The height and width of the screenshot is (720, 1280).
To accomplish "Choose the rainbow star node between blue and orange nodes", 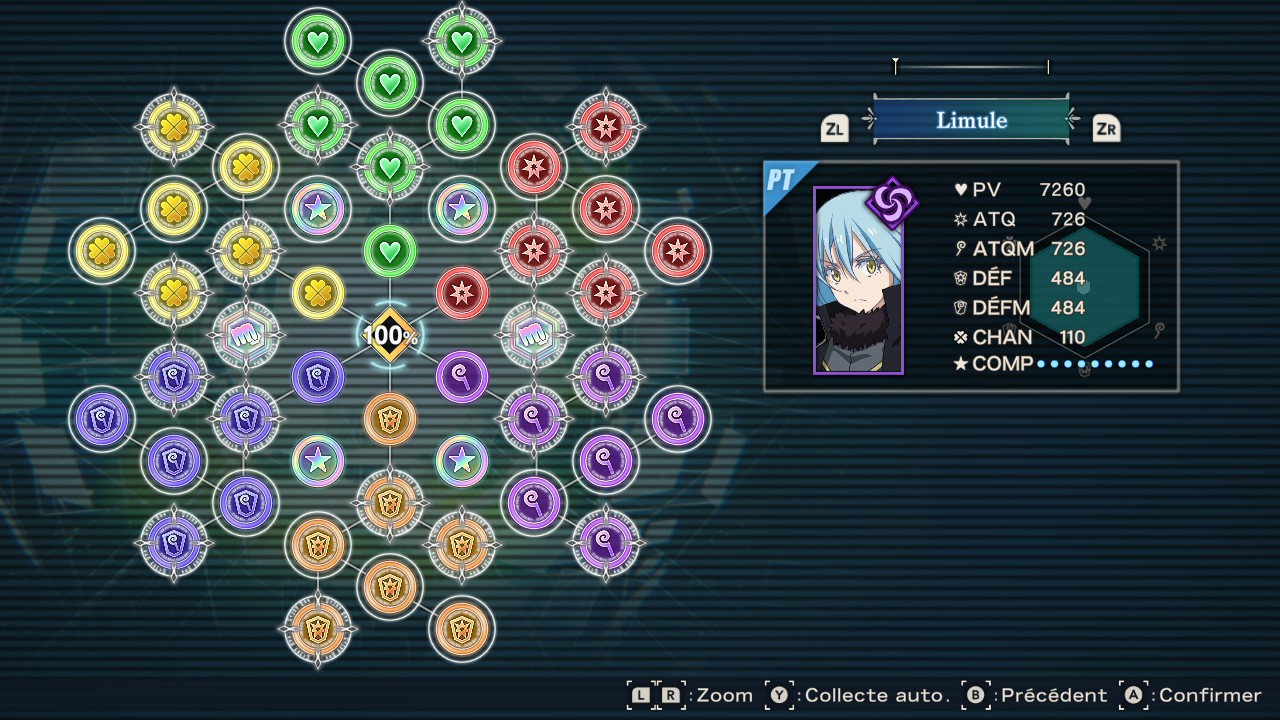I will pyautogui.click(x=318, y=460).
